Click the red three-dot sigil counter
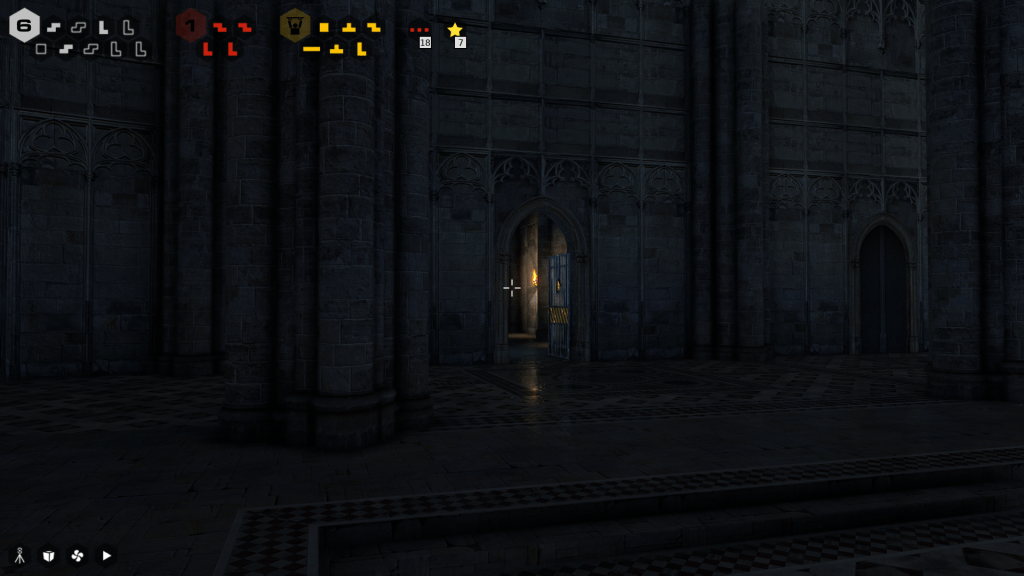 pyautogui.click(x=419, y=30)
